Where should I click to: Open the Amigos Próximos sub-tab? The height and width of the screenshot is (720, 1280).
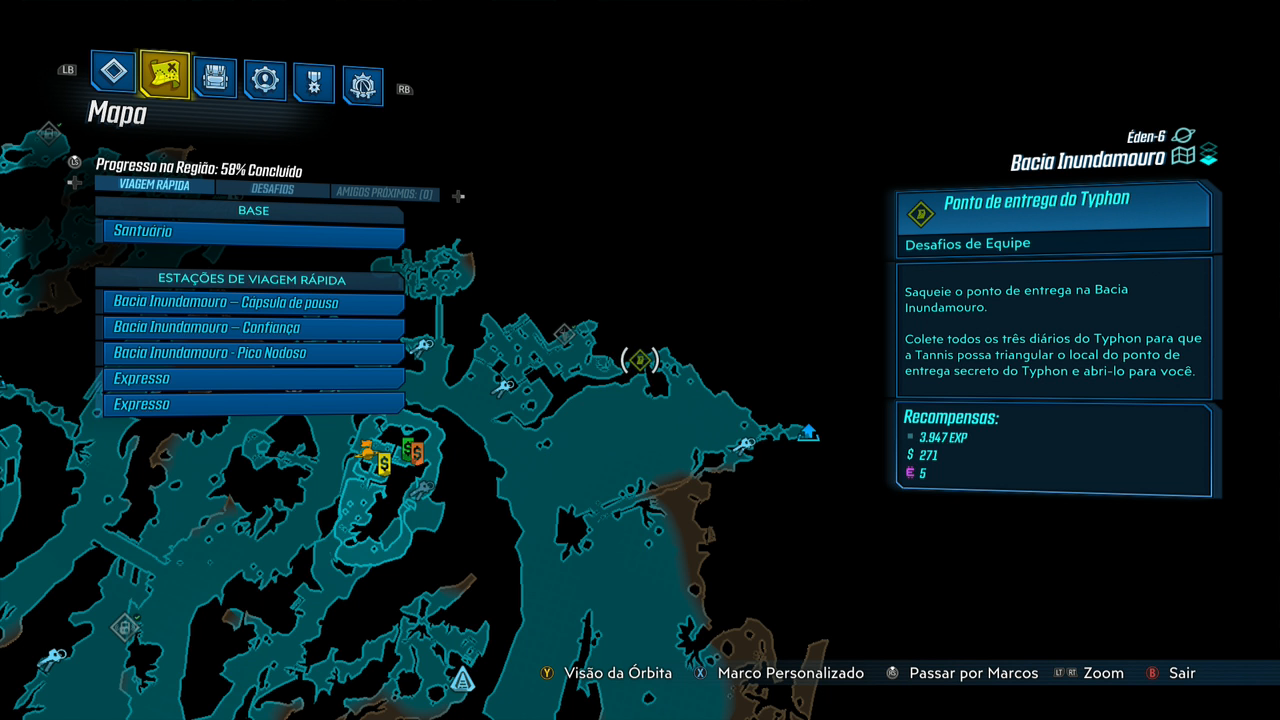point(385,192)
